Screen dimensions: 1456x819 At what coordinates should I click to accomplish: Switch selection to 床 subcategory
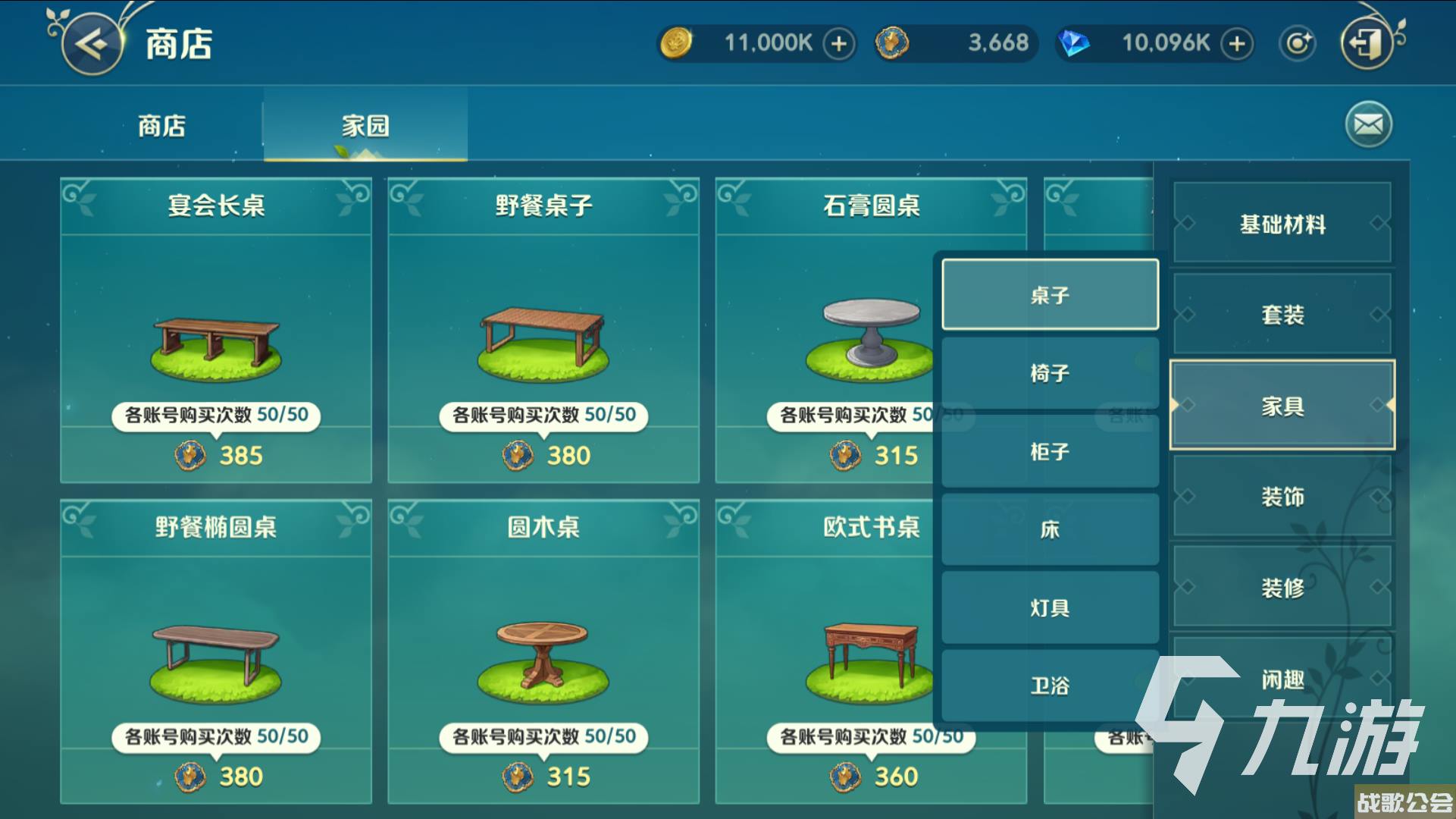pyautogui.click(x=1050, y=529)
